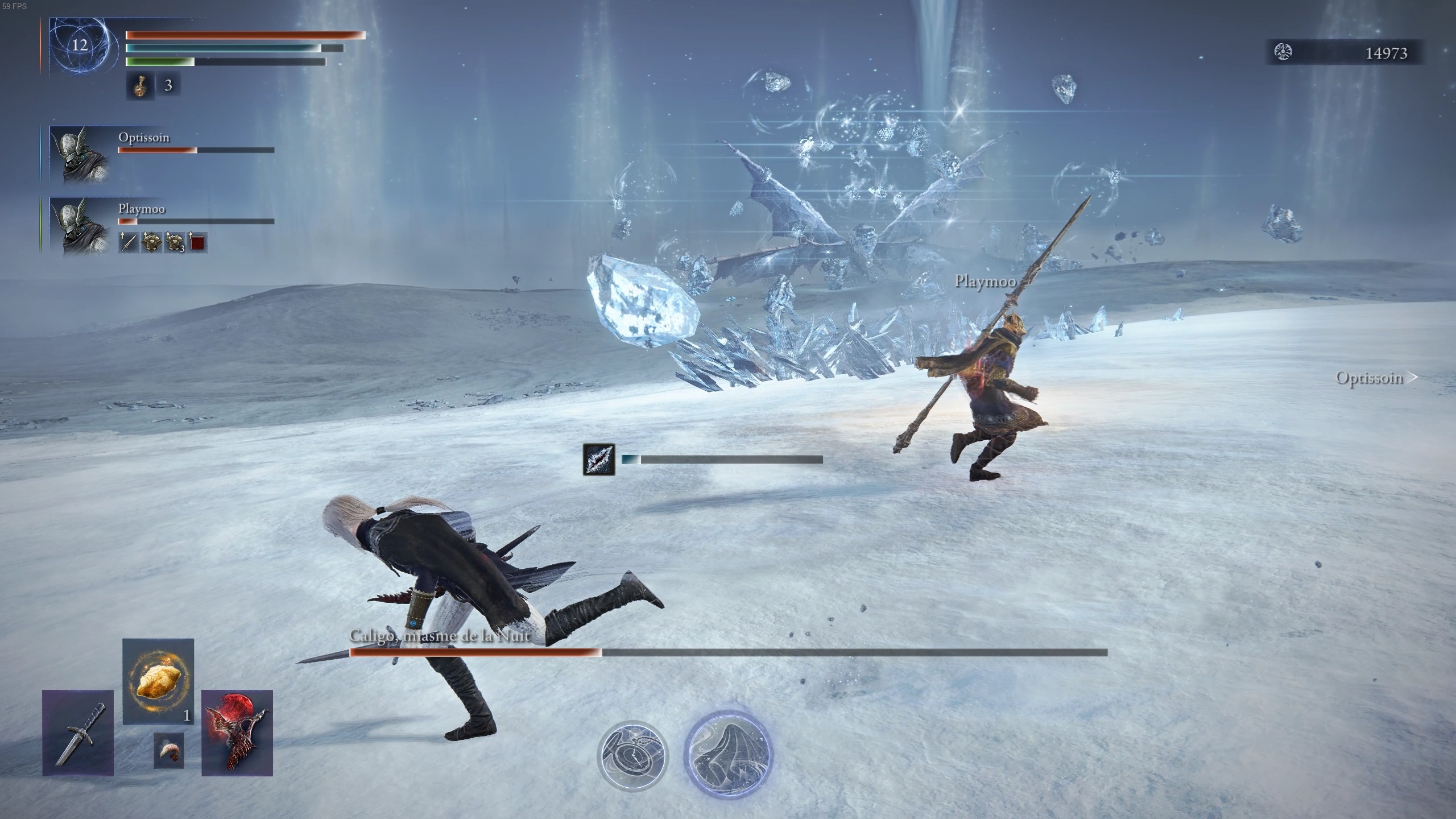Click the healing flask icon
This screenshot has height=819, width=1456.
tap(140, 85)
